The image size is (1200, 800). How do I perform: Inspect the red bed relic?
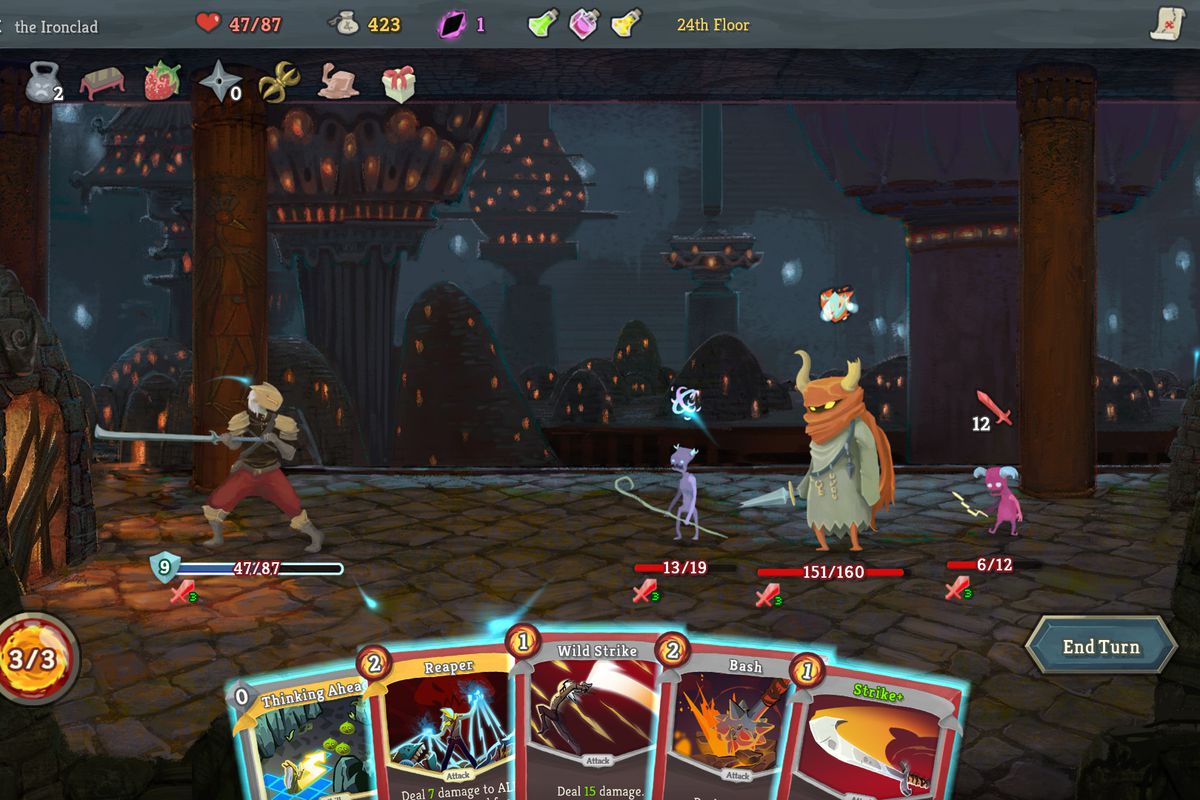[102, 82]
